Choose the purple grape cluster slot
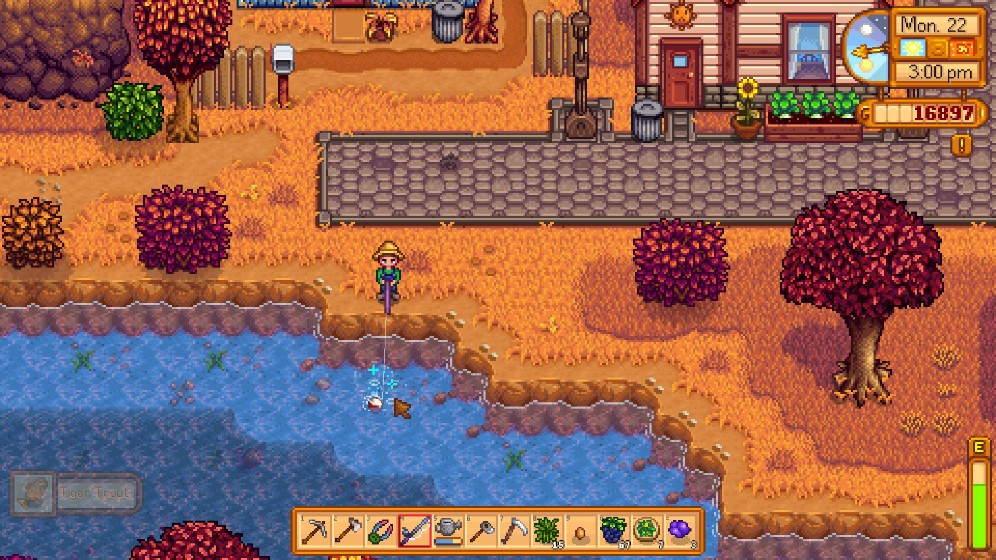The height and width of the screenshot is (560, 996). (x=680, y=530)
